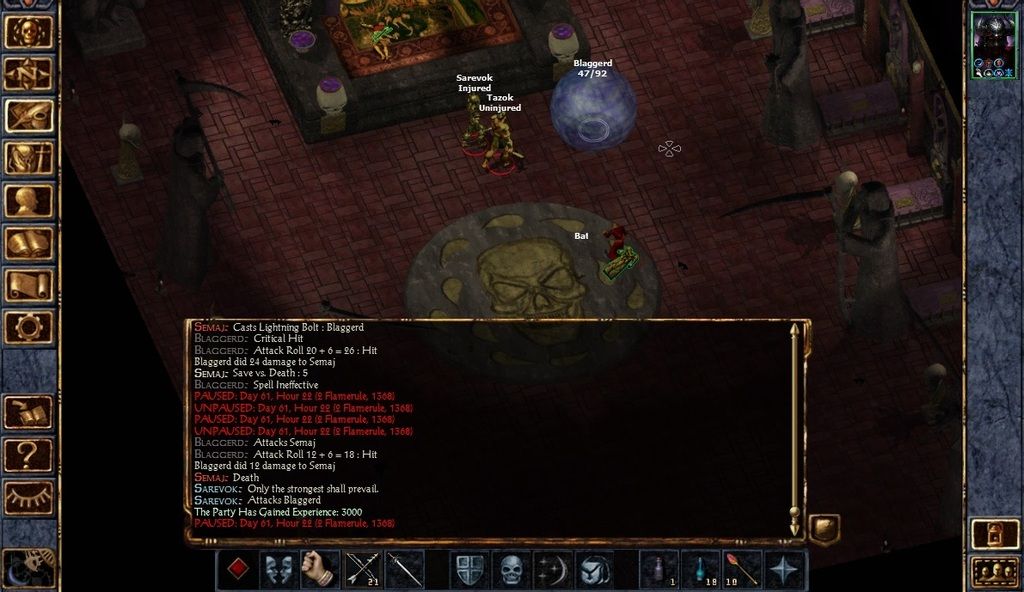
Task: Open the options gear menu
Action: point(29,326)
